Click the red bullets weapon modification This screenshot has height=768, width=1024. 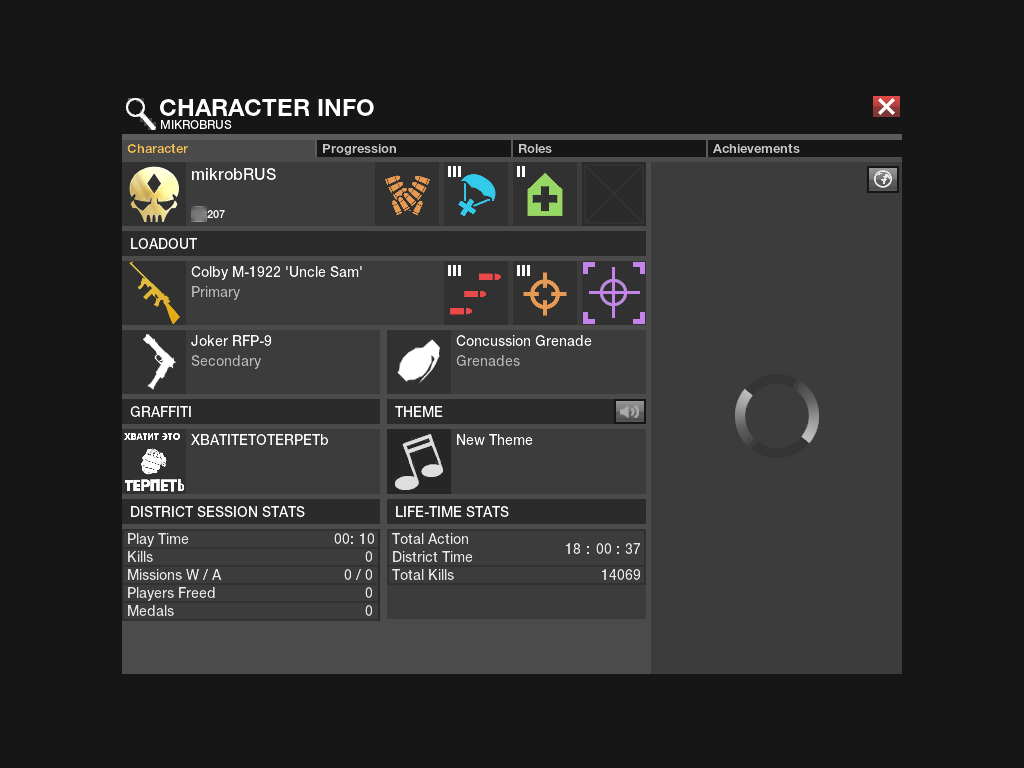pos(476,293)
